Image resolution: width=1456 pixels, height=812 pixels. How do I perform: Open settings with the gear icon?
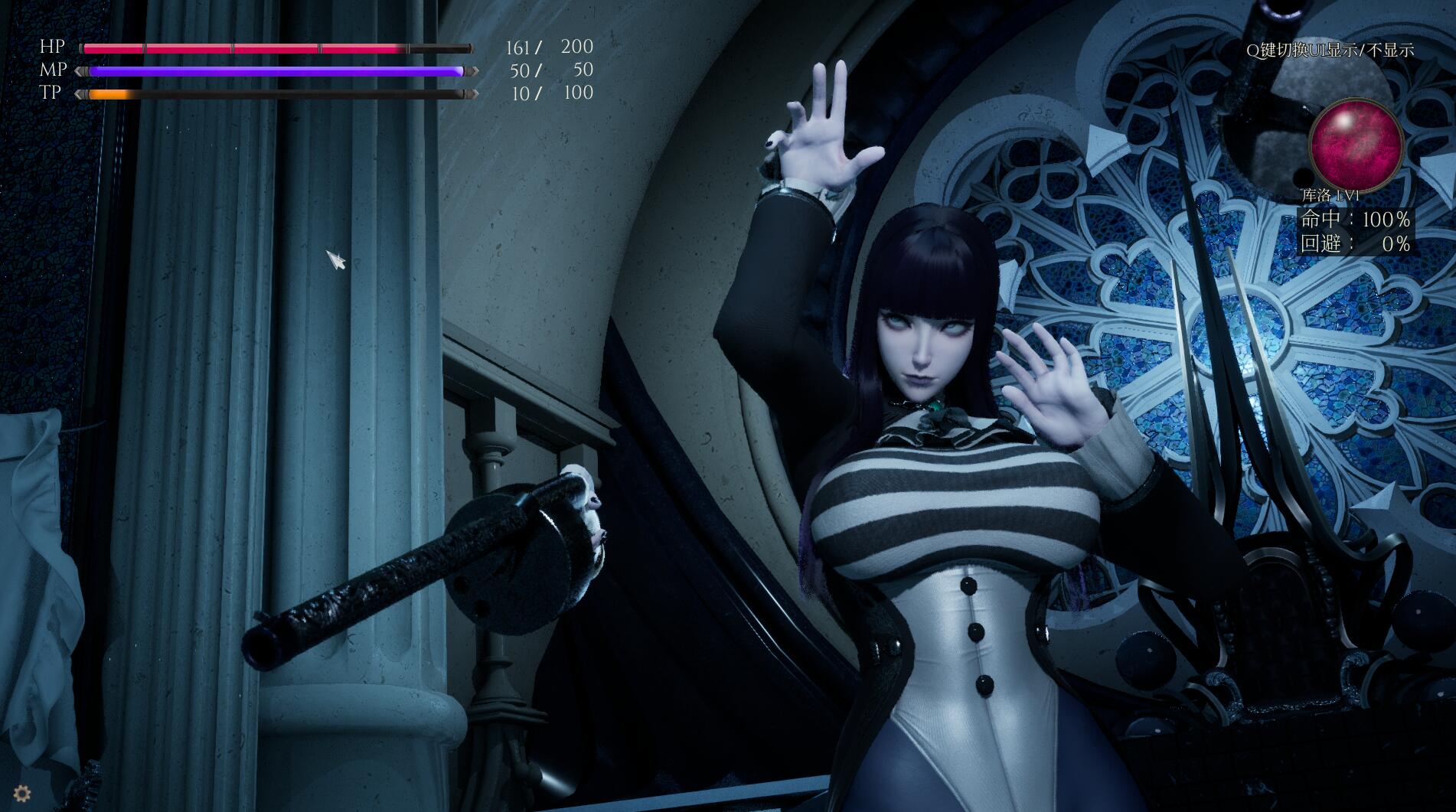pyautogui.click(x=21, y=794)
